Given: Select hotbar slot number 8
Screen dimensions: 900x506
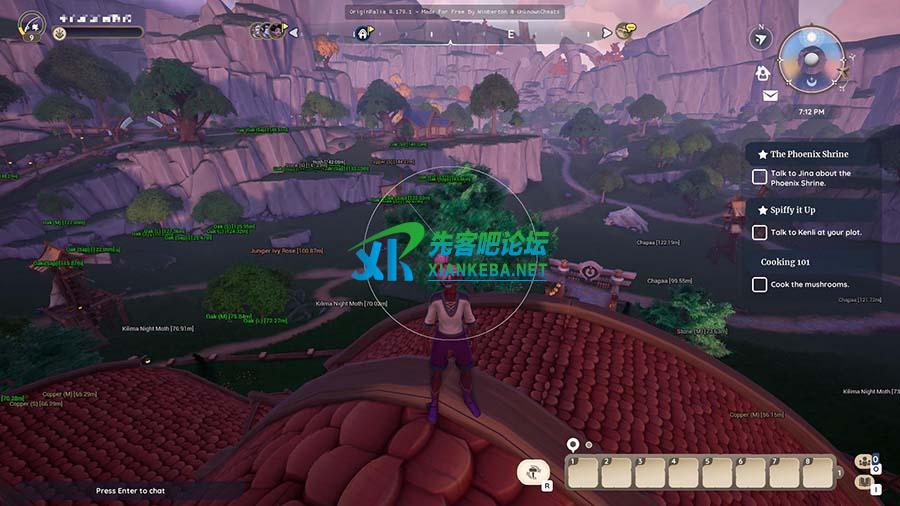Looking at the screenshot, I should click(x=818, y=472).
